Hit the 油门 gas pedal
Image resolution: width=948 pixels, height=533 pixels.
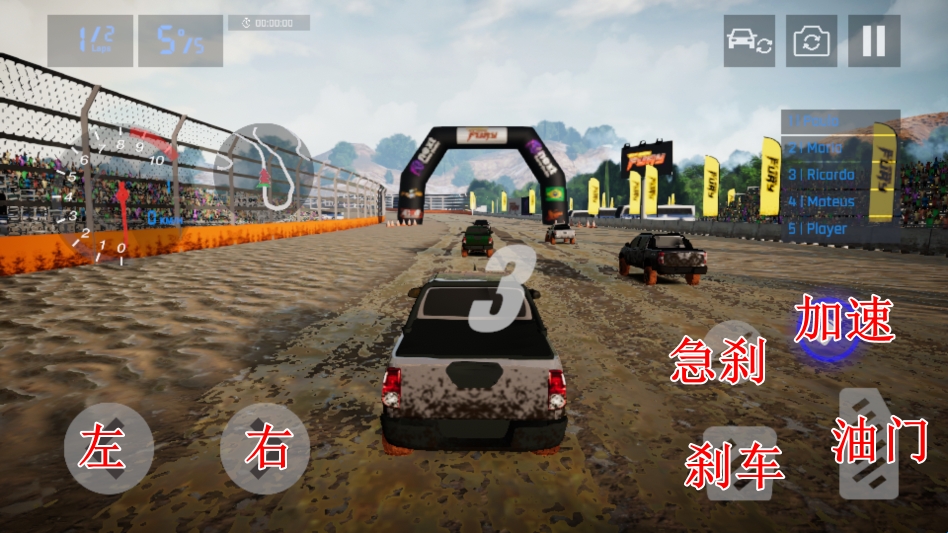click(869, 443)
